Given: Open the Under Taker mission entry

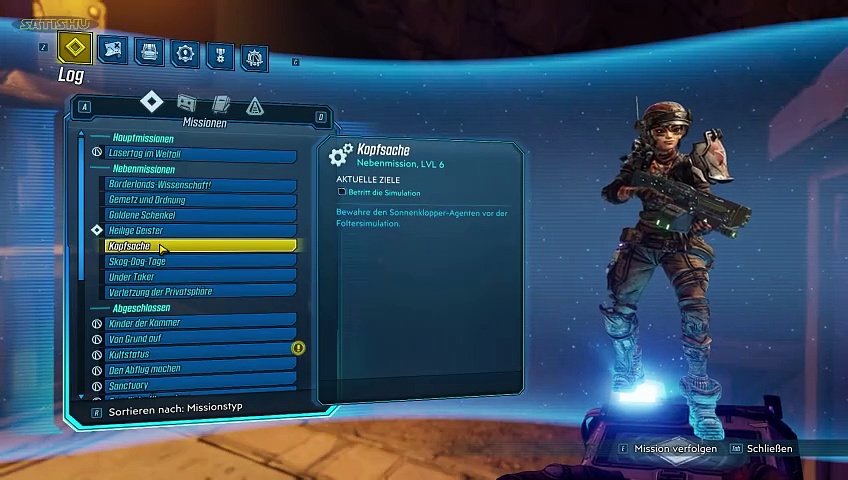Looking at the screenshot, I should 200,276.
